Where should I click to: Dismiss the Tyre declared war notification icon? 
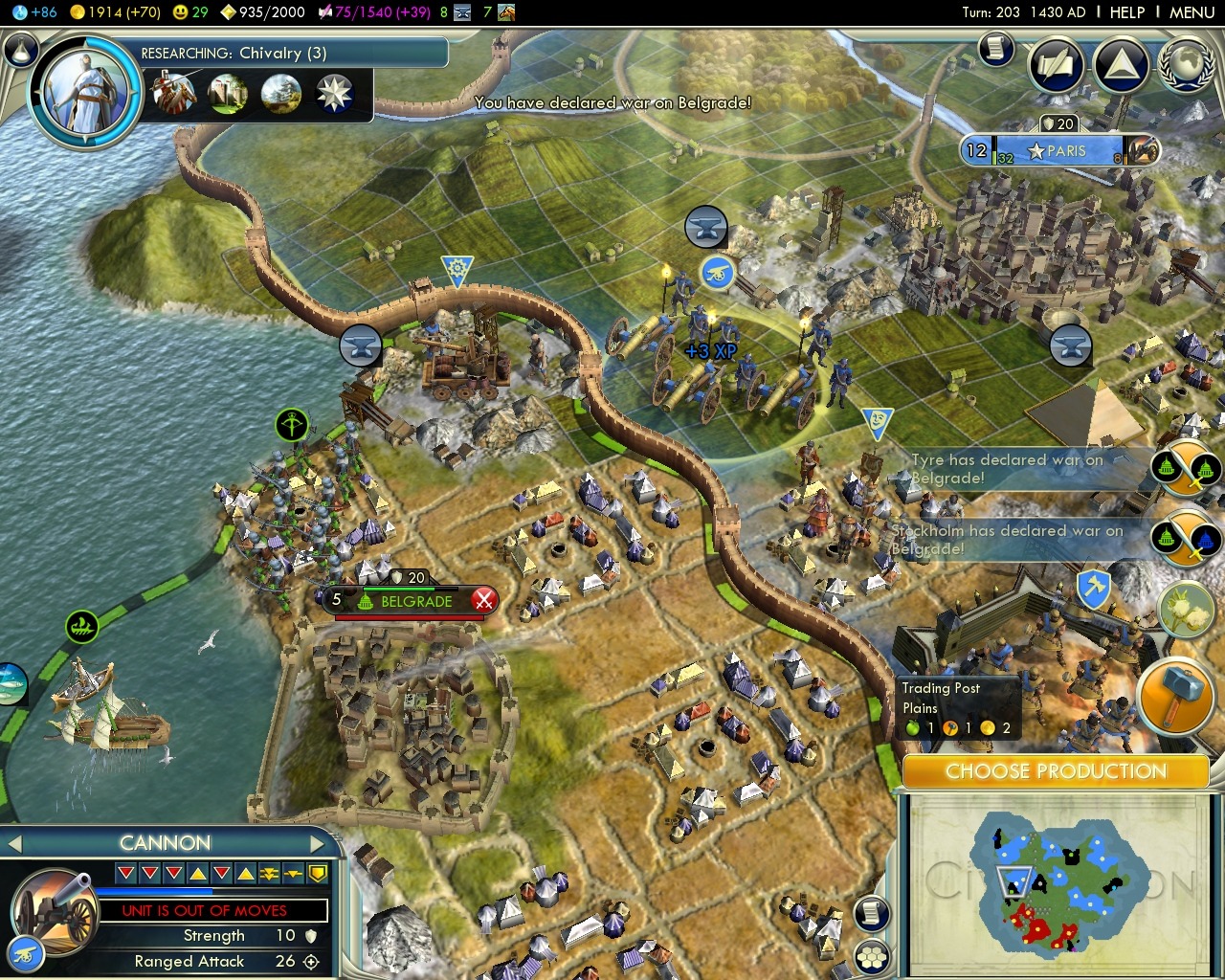click(x=1185, y=468)
